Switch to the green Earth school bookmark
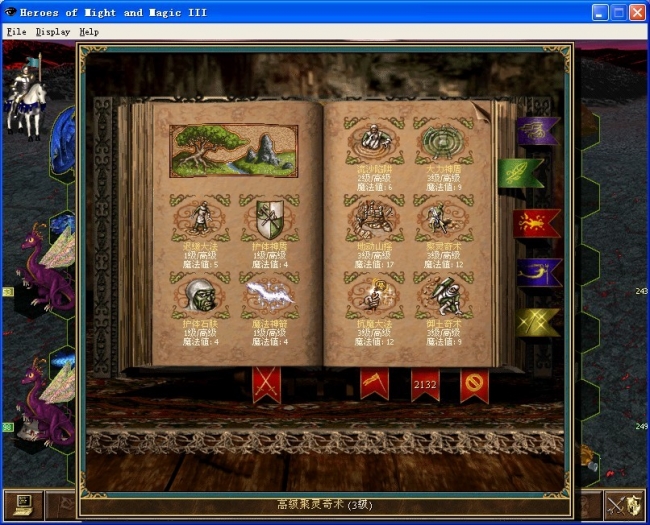Viewport: 650px width, 525px height. pos(520,173)
